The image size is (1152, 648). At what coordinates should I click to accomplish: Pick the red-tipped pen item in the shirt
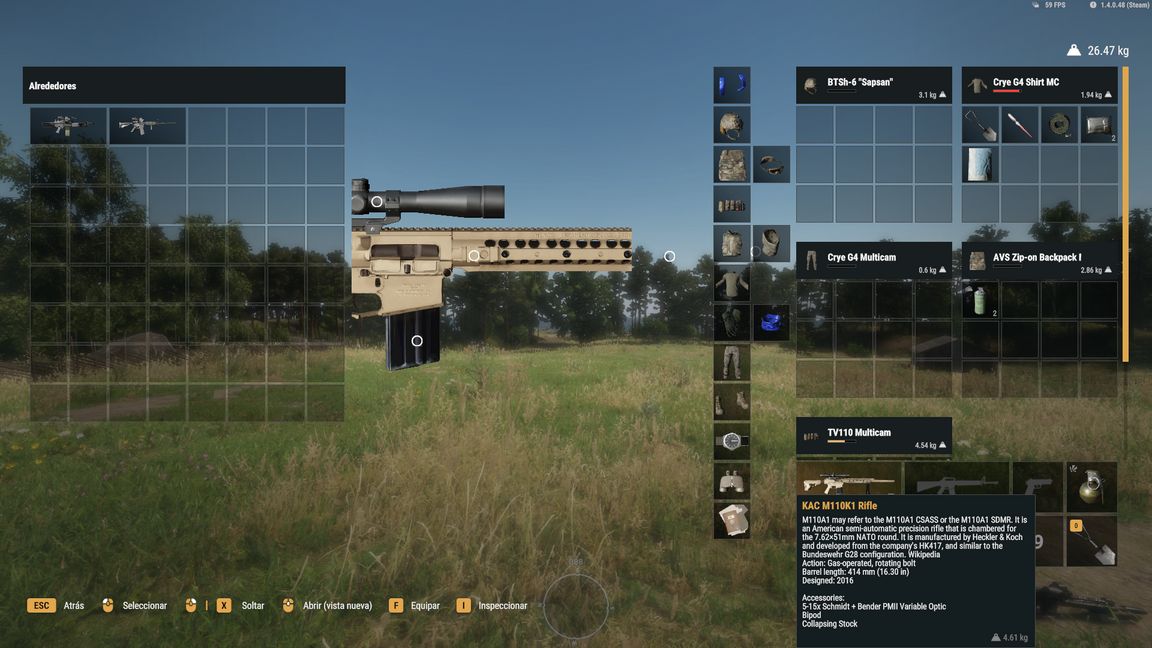click(x=1020, y=125)
